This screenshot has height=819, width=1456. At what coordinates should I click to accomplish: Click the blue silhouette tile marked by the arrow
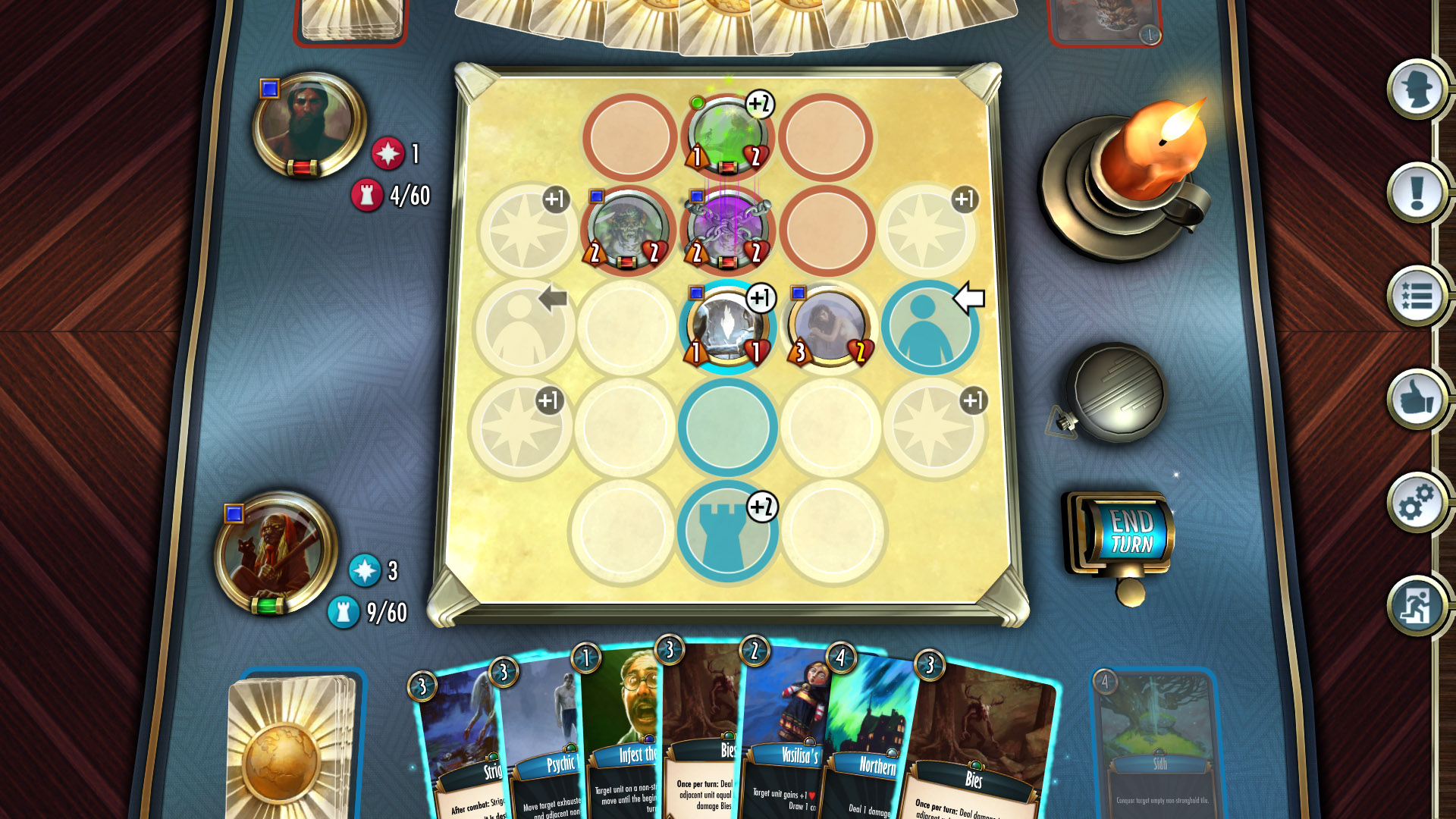[x=931, y=328]
